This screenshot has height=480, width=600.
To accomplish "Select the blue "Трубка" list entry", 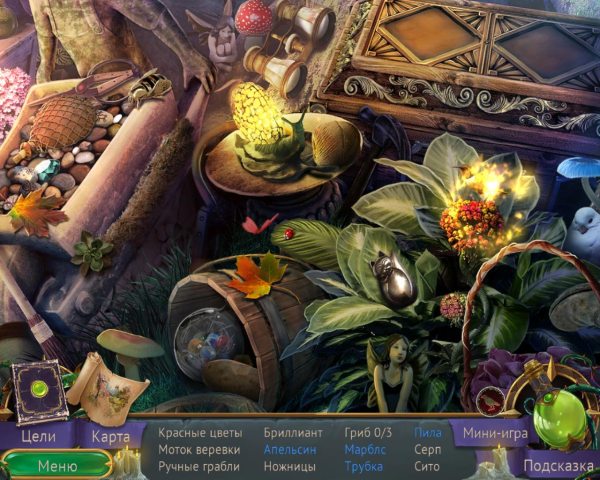I will click(363, 465).
